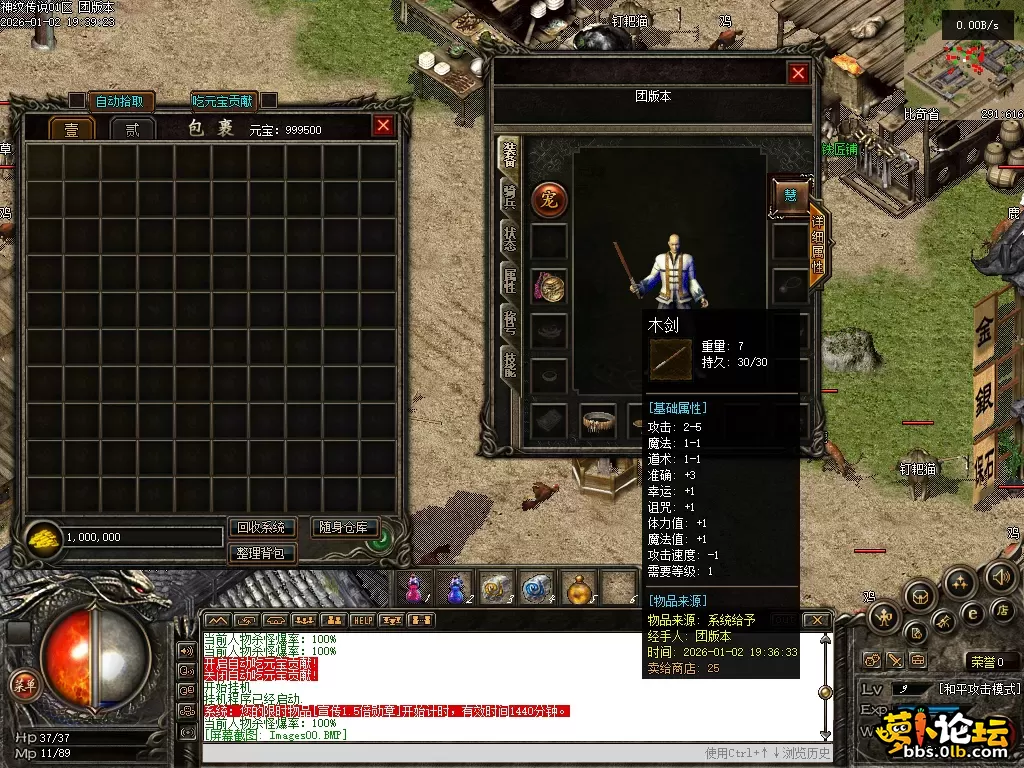Open the 技能 skills tab
This screenshot has width=1024, height=768.
tap(510, 364)
